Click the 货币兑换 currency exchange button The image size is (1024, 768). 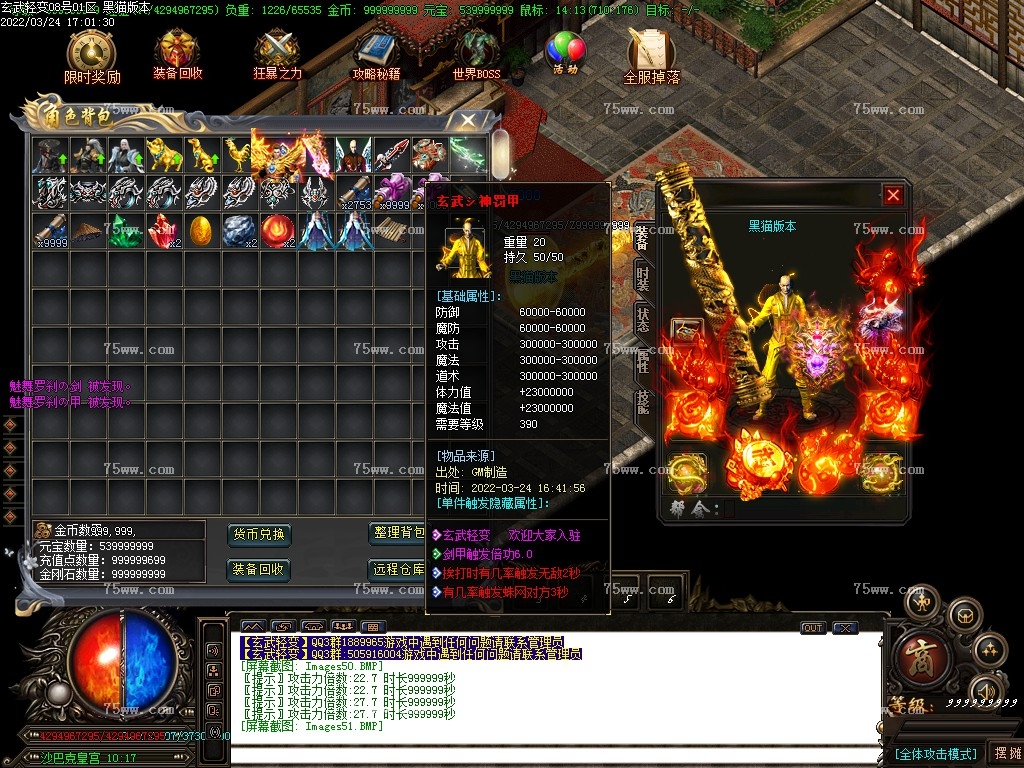[x=259, y=534]
